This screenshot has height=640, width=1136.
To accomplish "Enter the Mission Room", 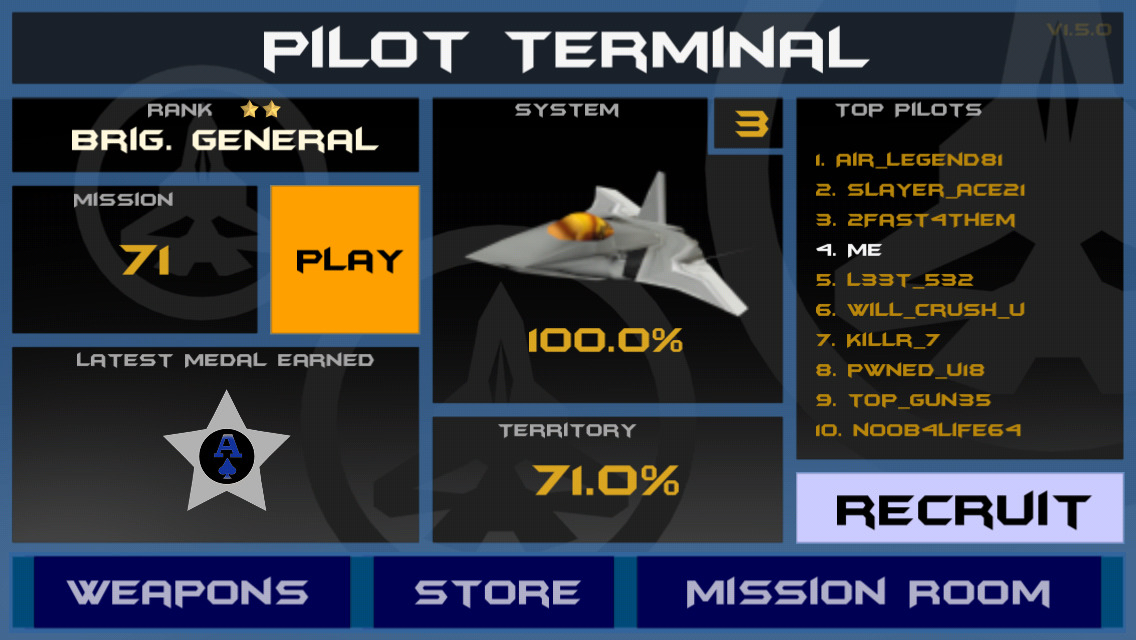I will [868, 592].
